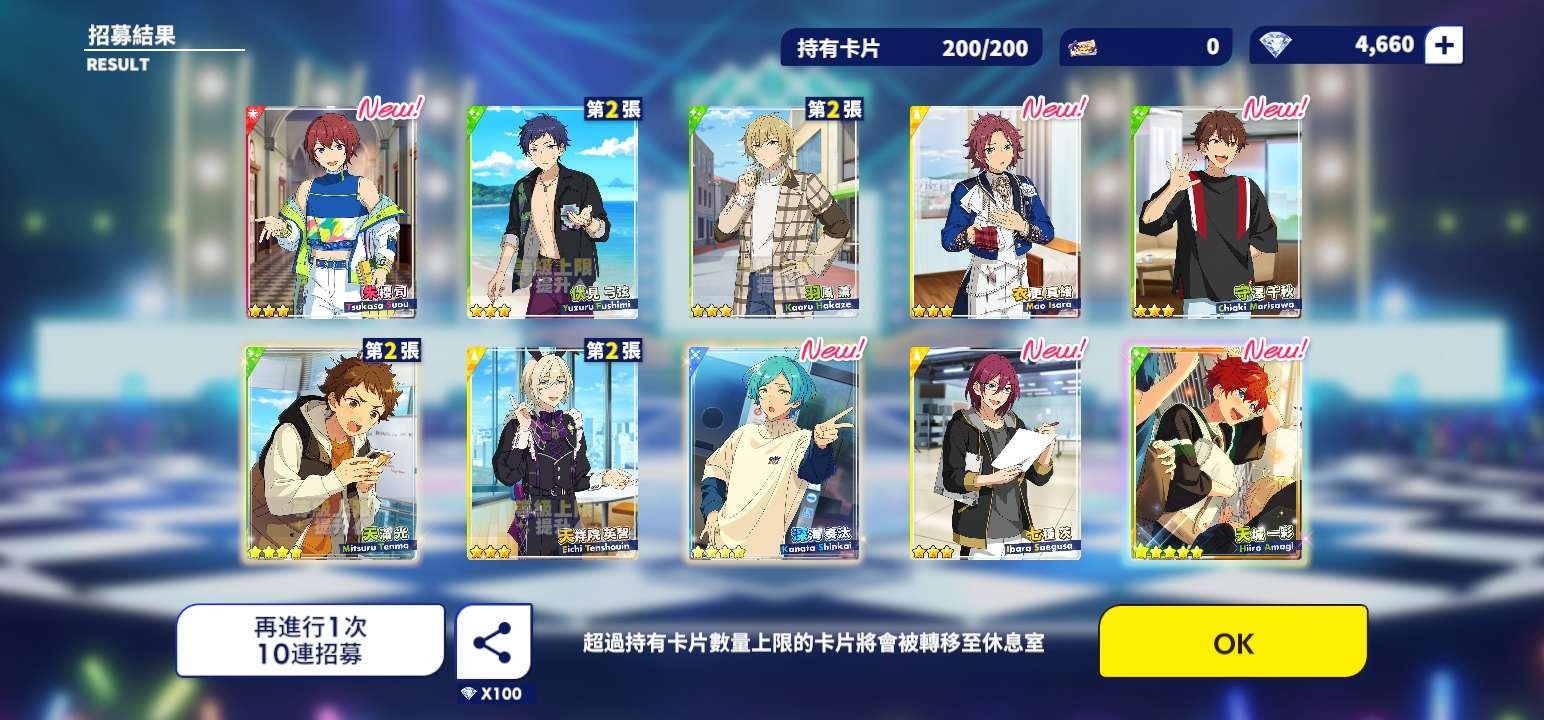View the Eichi Tenshouin card
The height and width of the screenshot is (720, 1544).
(553, 453)
